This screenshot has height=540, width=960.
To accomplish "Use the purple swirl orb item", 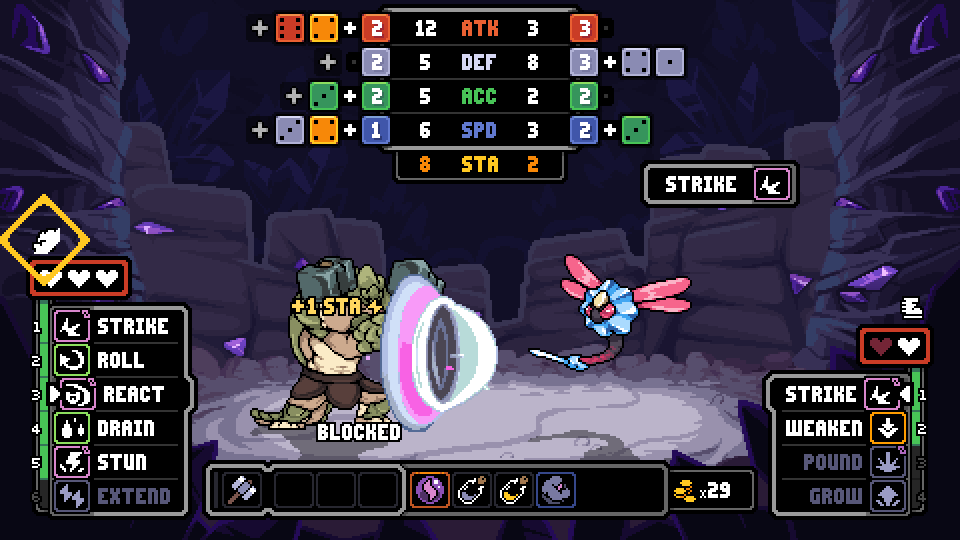I will tap(429, 490).
